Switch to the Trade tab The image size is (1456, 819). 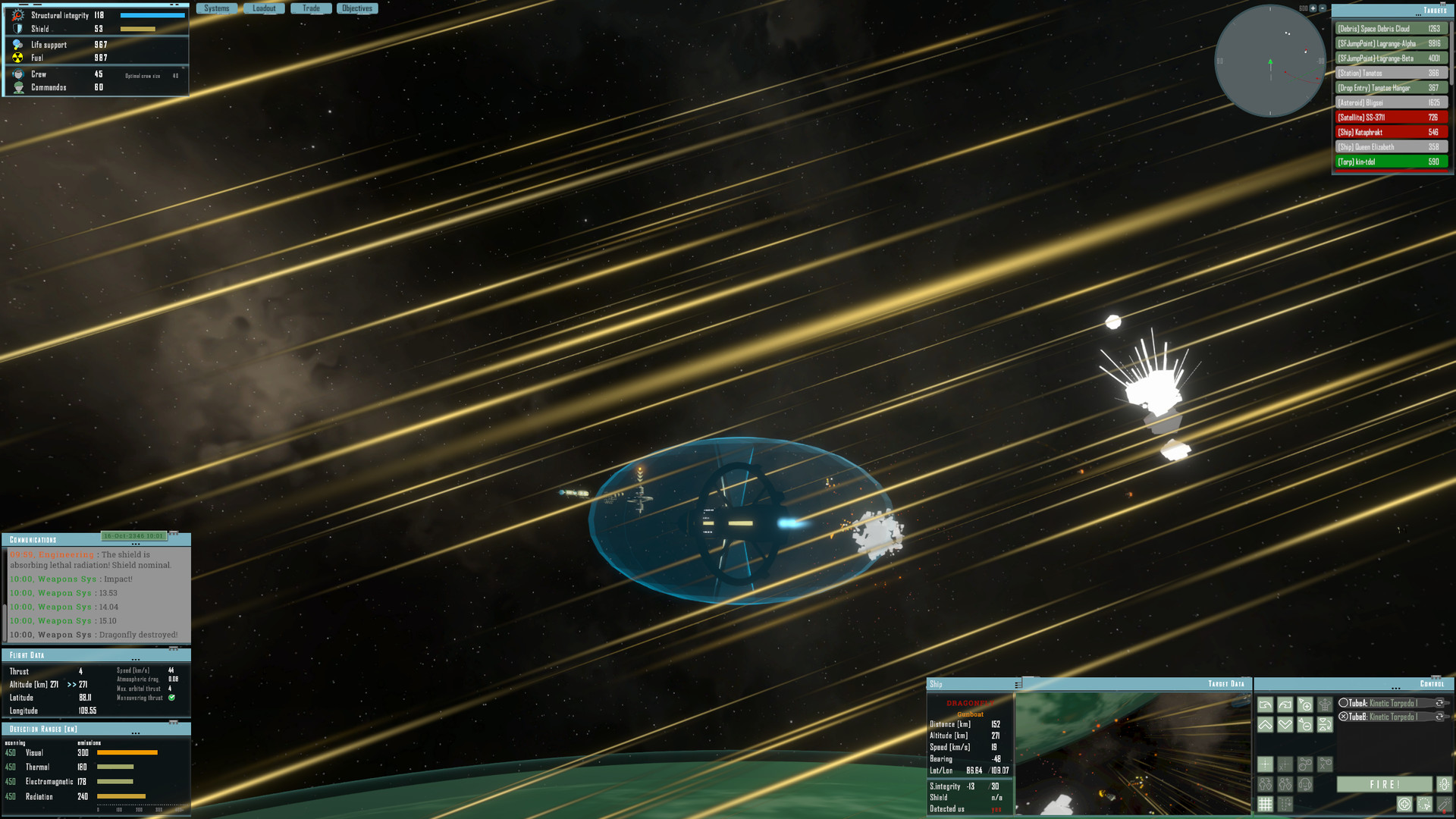311,8
